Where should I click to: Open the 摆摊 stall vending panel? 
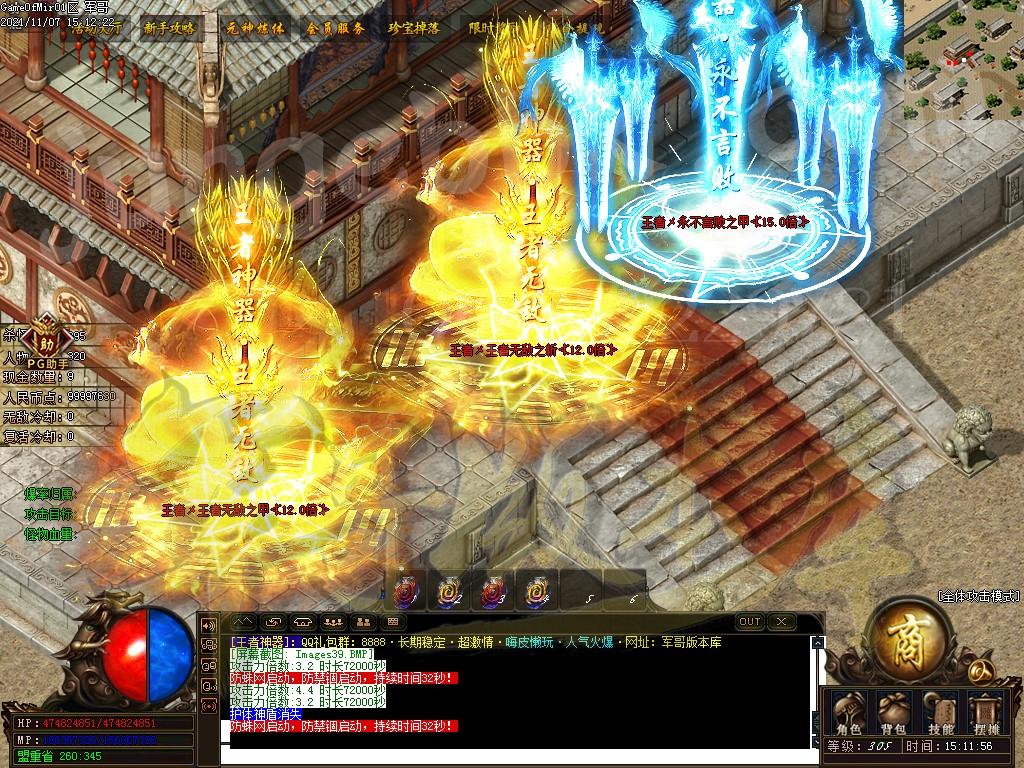click(x=986, y=711)
